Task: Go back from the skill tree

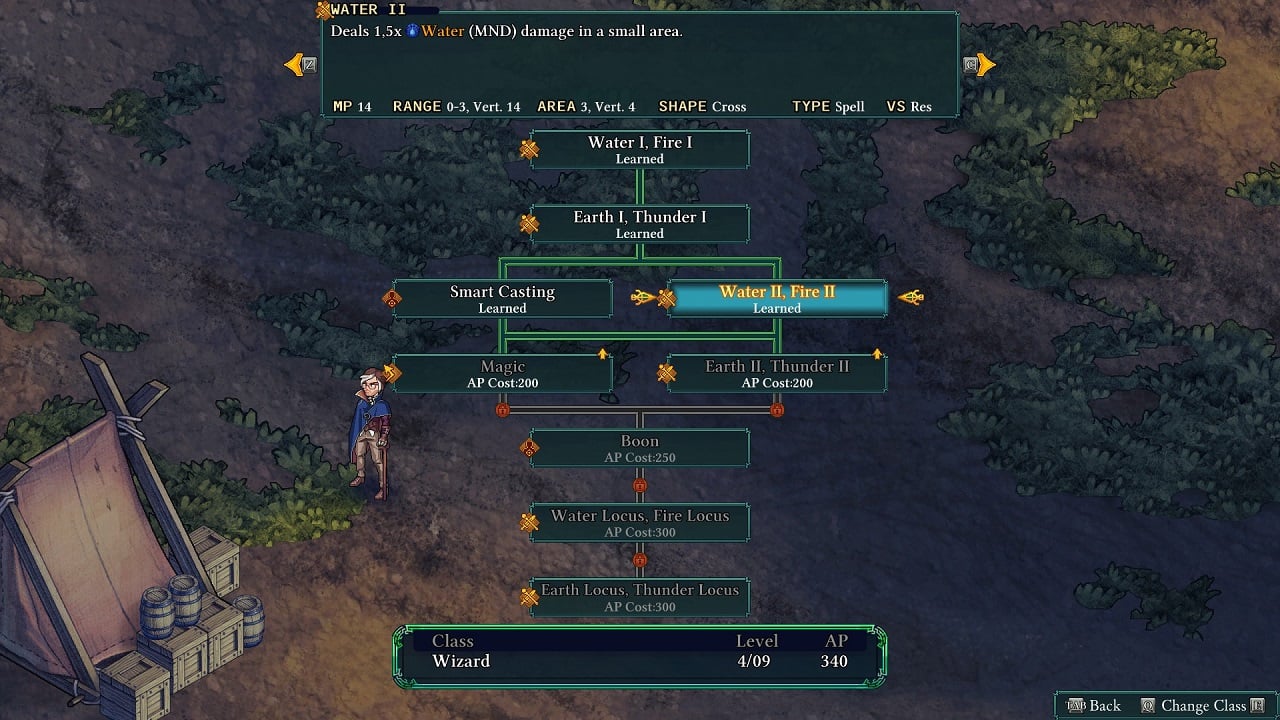Action: [1094, 705]
